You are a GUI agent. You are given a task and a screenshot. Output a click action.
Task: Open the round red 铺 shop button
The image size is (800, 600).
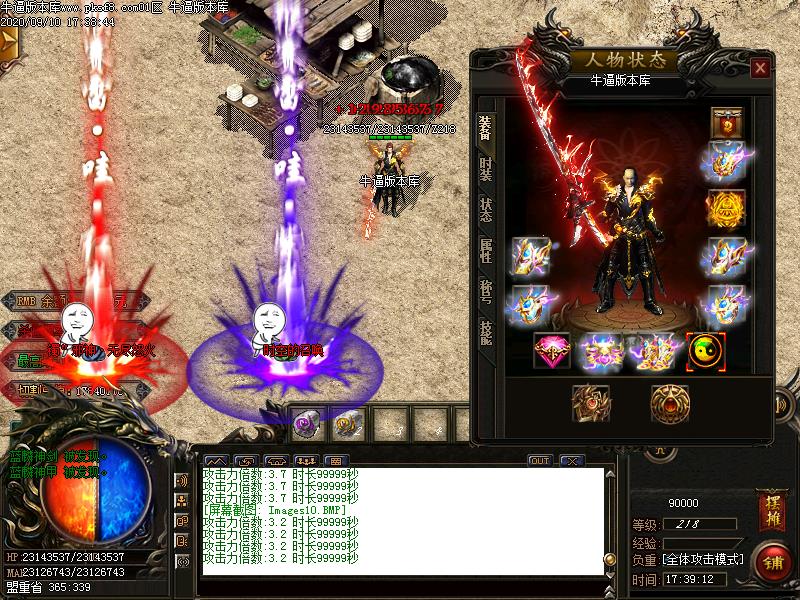point(771,561)
